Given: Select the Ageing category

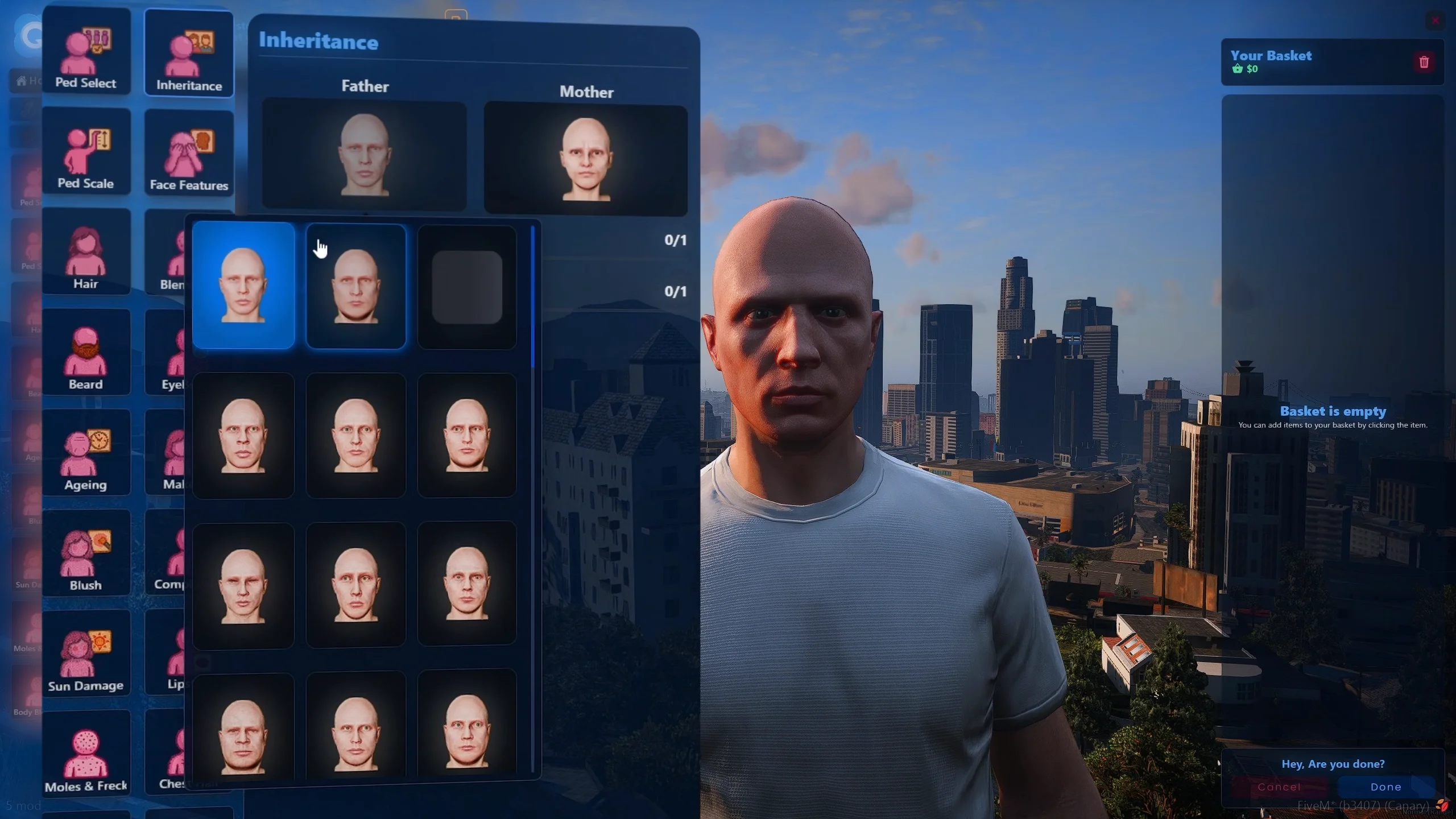Looking at the screenshot, I should pyautogui.click(x=86, y=453).
